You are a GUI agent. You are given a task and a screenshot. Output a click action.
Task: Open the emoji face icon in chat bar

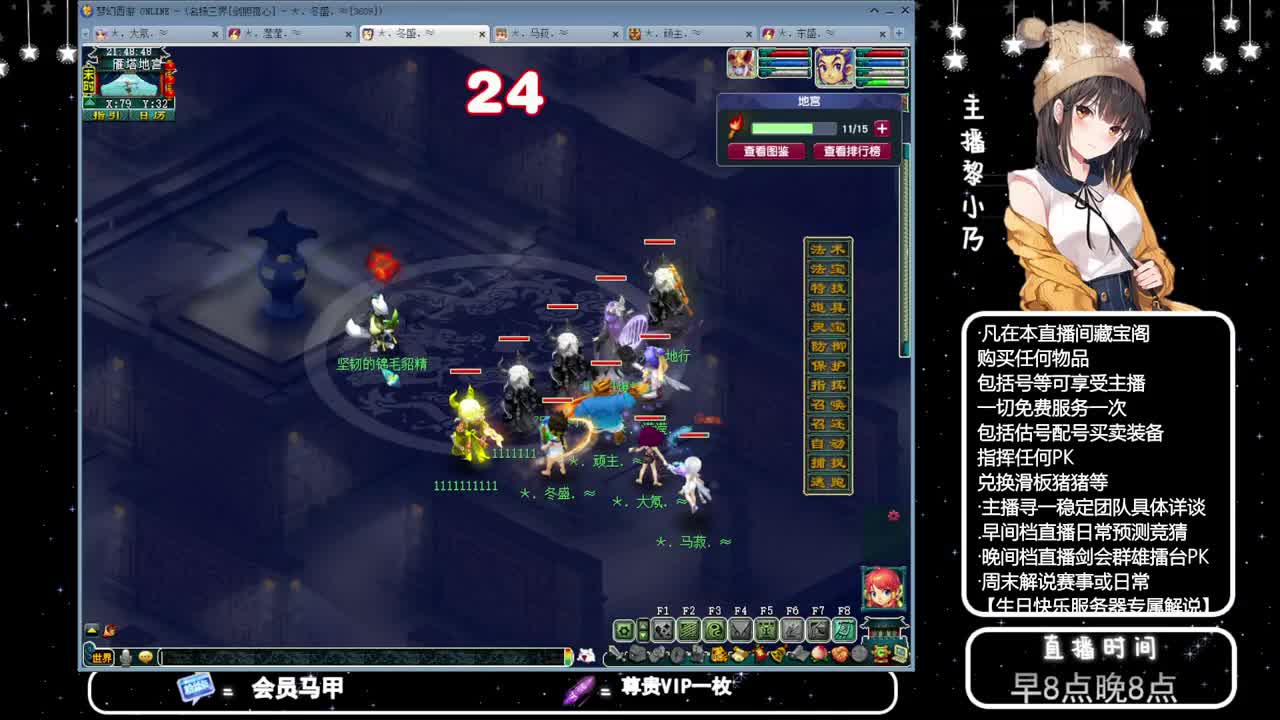(147, 656)
